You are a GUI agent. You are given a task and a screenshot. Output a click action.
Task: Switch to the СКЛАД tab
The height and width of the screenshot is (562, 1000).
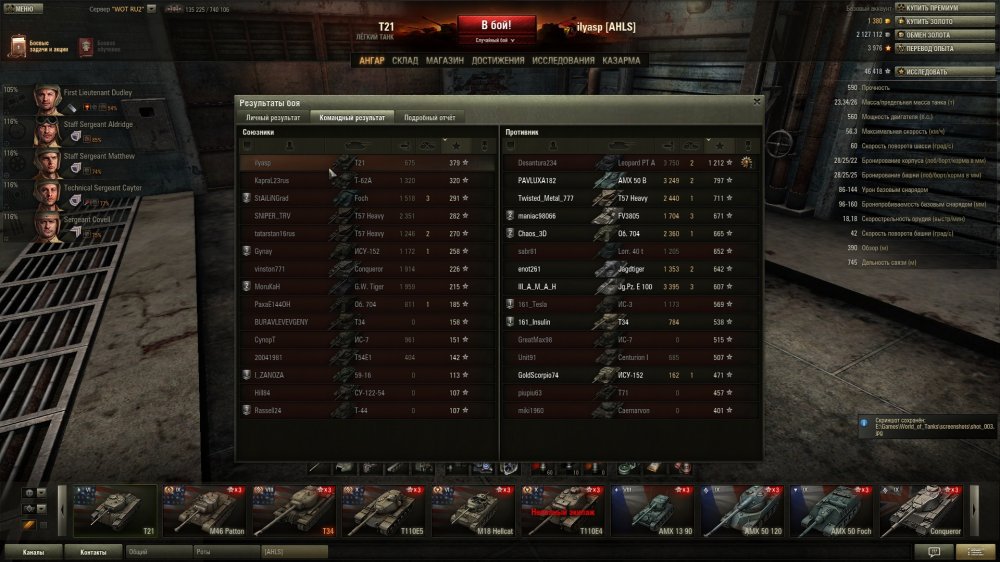point(405,61)
